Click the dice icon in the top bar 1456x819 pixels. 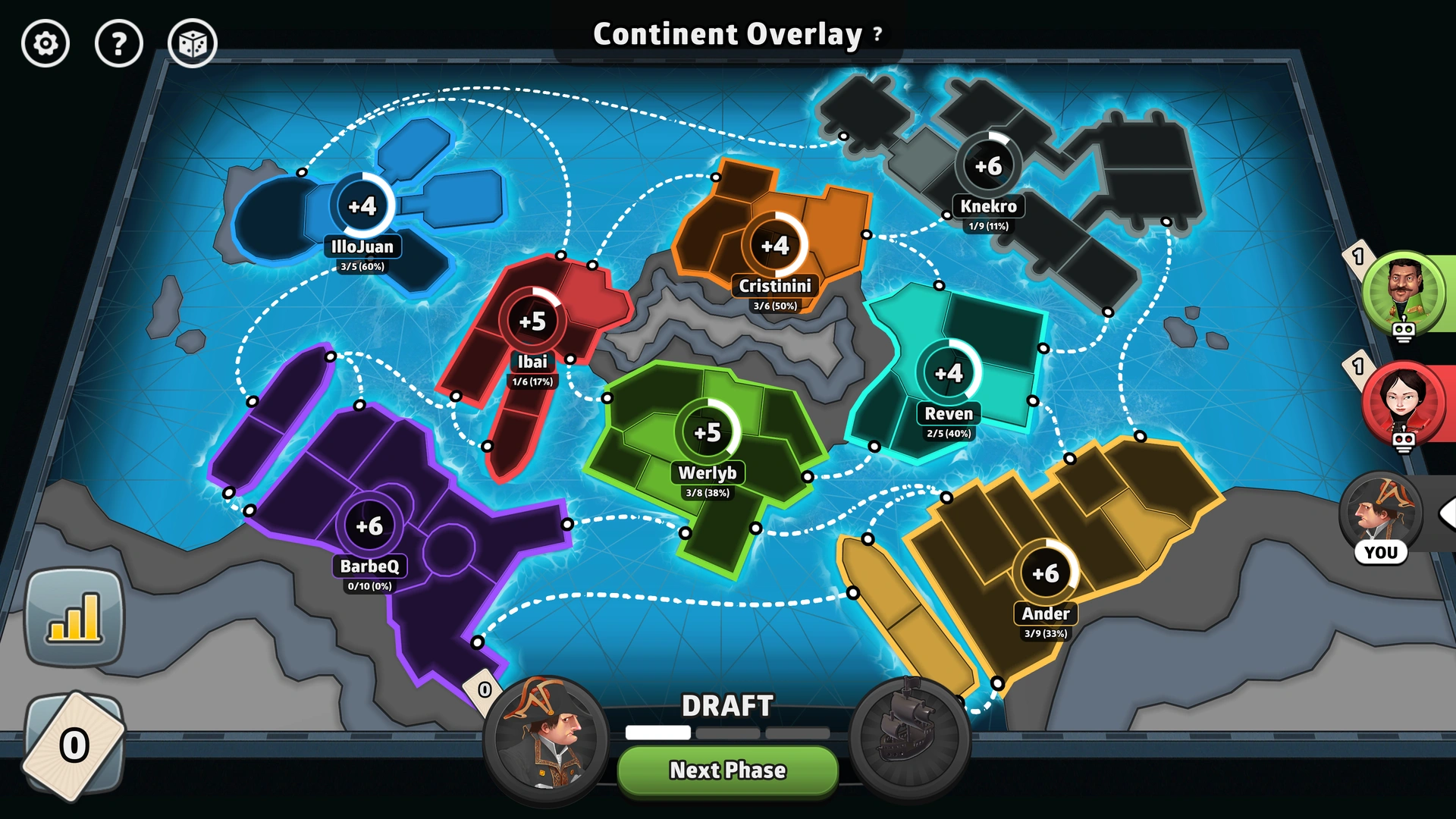click(192, 45)
